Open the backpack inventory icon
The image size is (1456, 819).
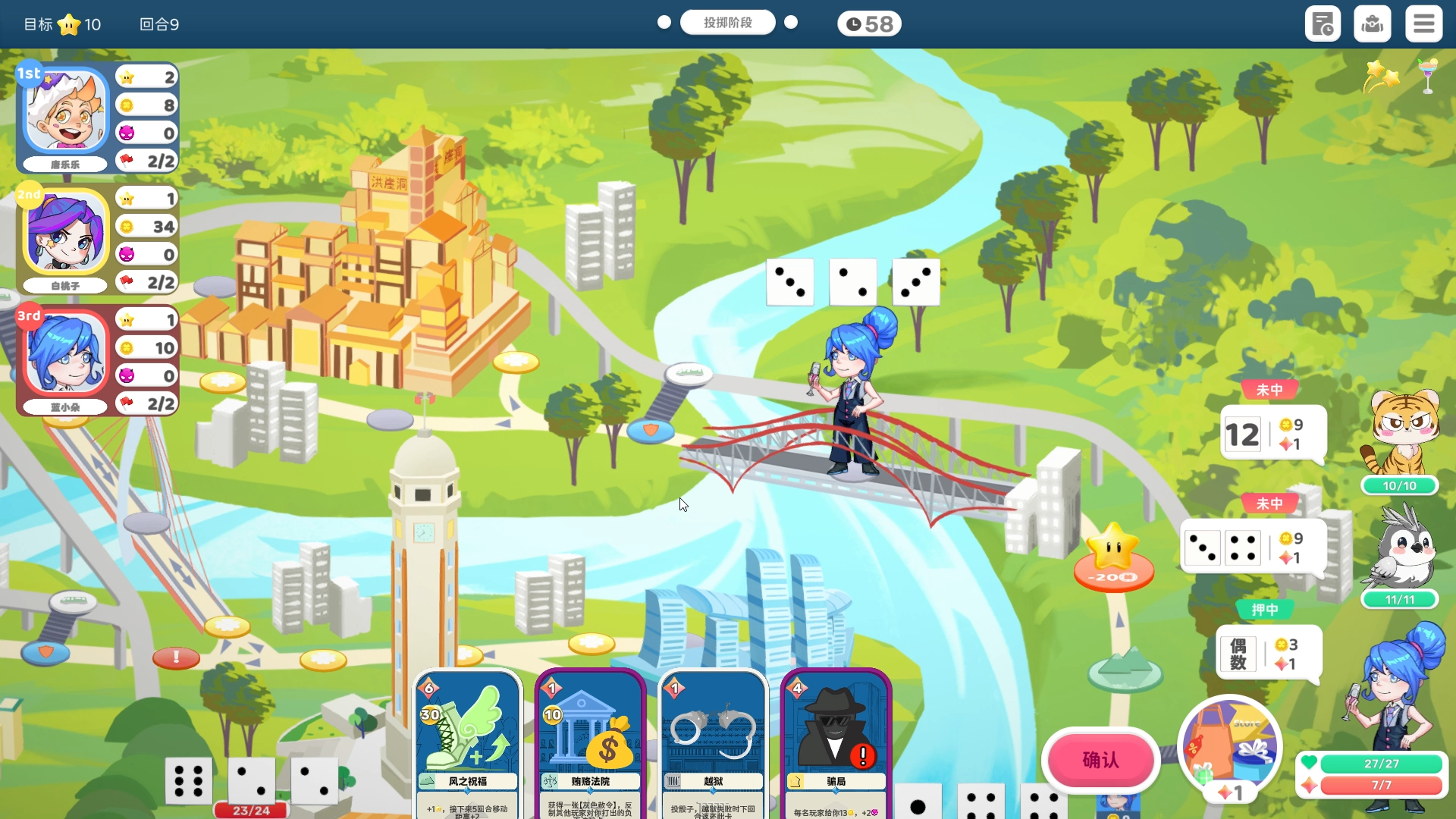click(x=1373, y=24)
